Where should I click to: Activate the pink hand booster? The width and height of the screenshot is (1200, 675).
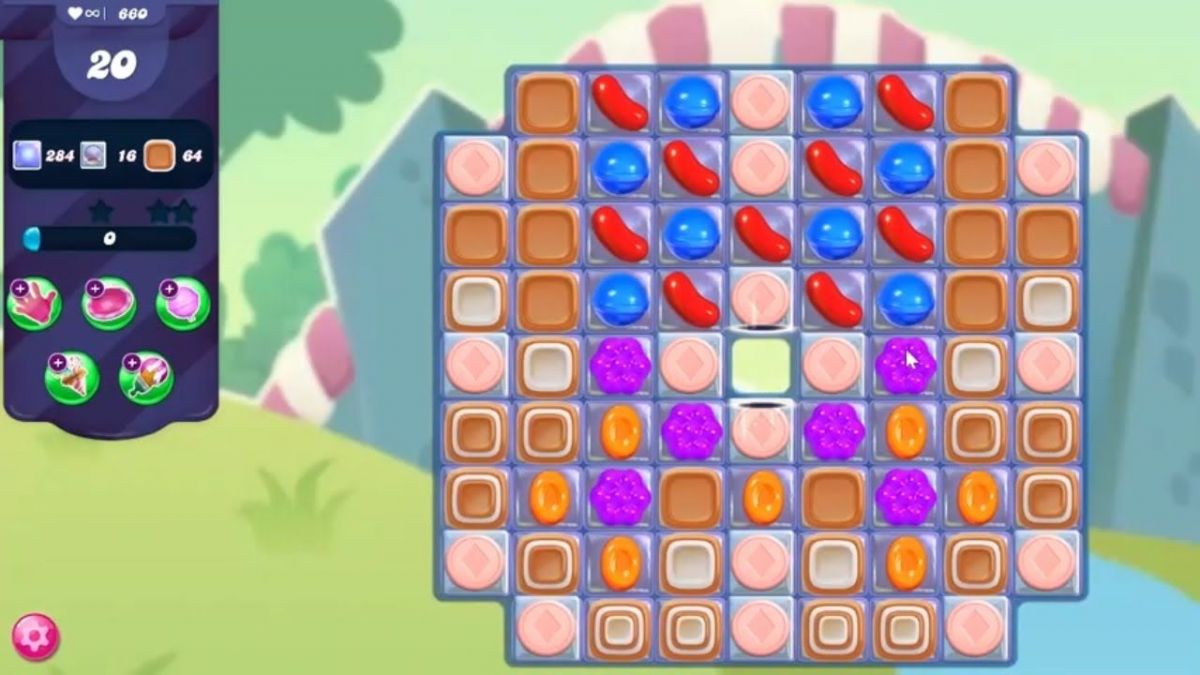[x=34, y=303]
